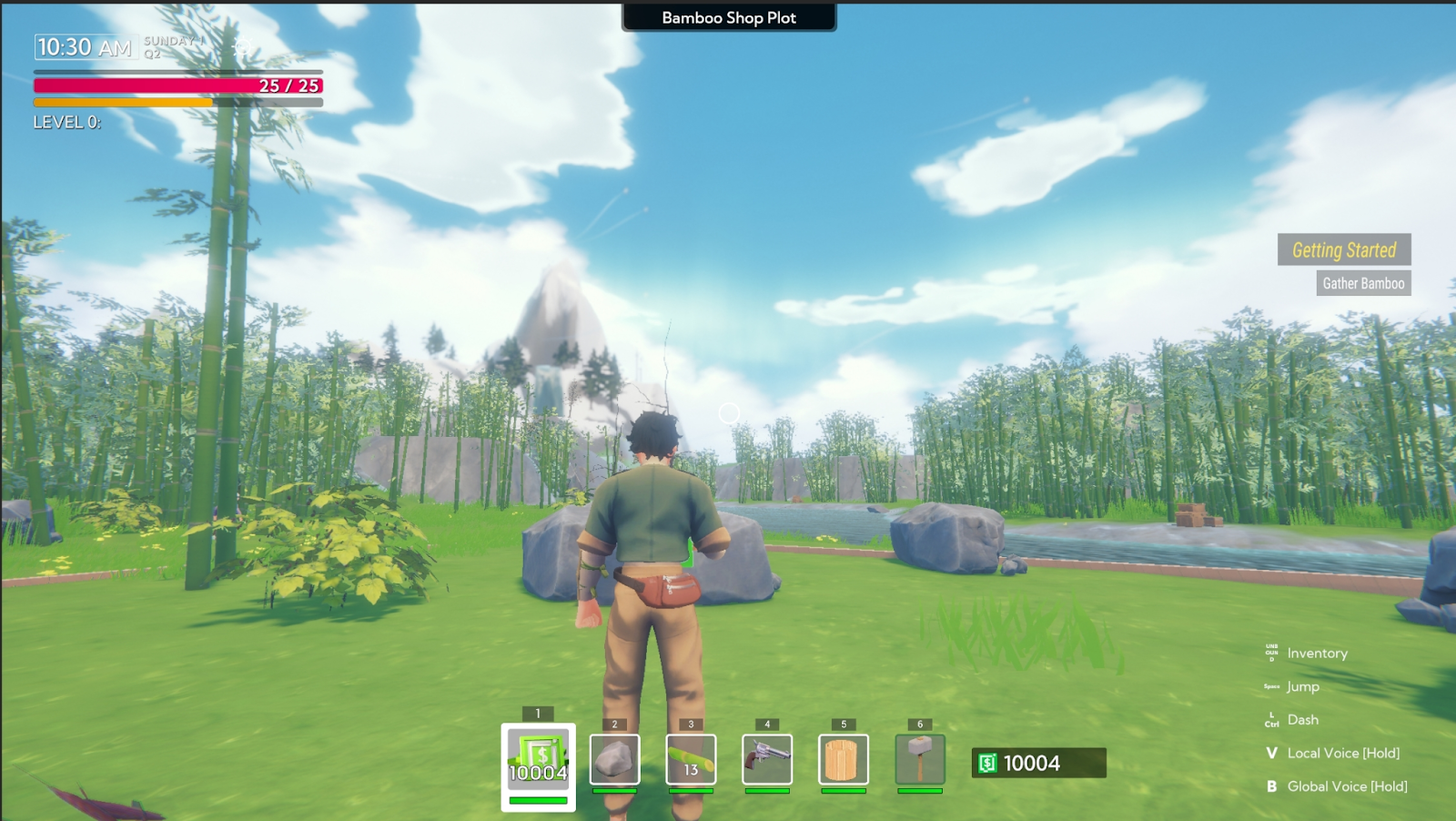Click the Gather Bamboo objective
This screenshot has height=821, width=1456.
pos(1363,283)
